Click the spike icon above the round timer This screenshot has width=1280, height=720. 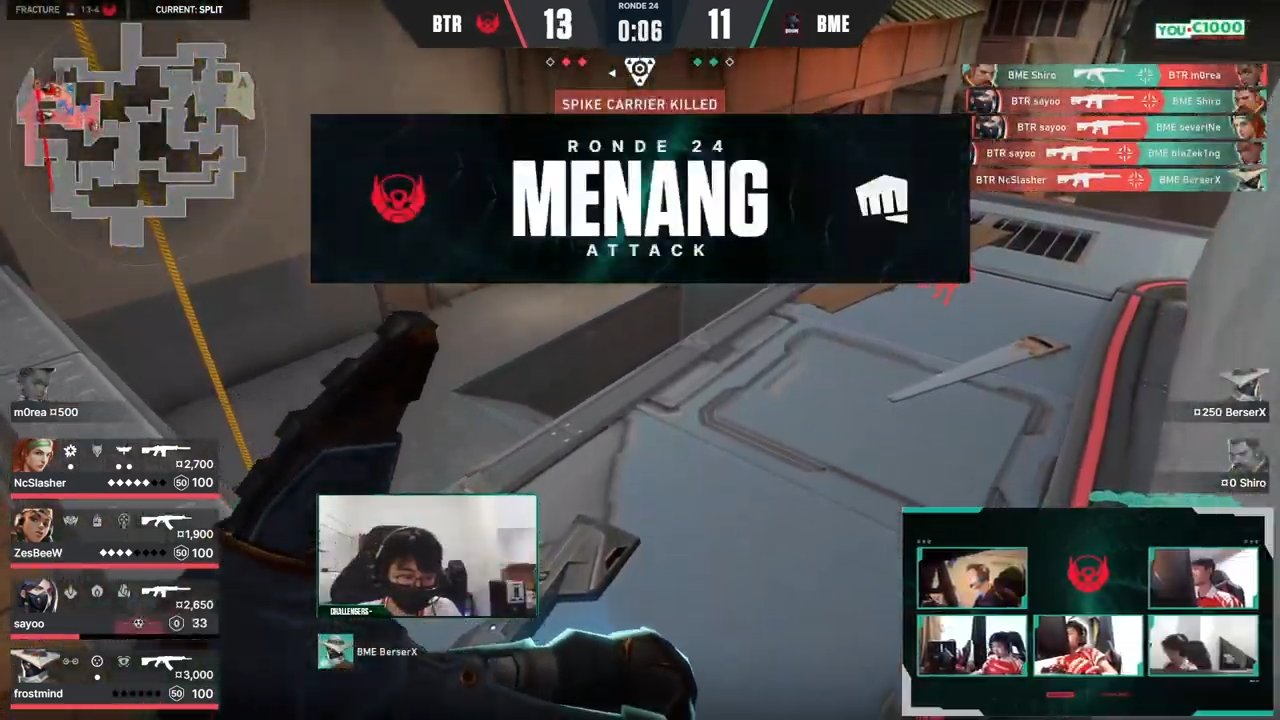click(x=639, y=70)
